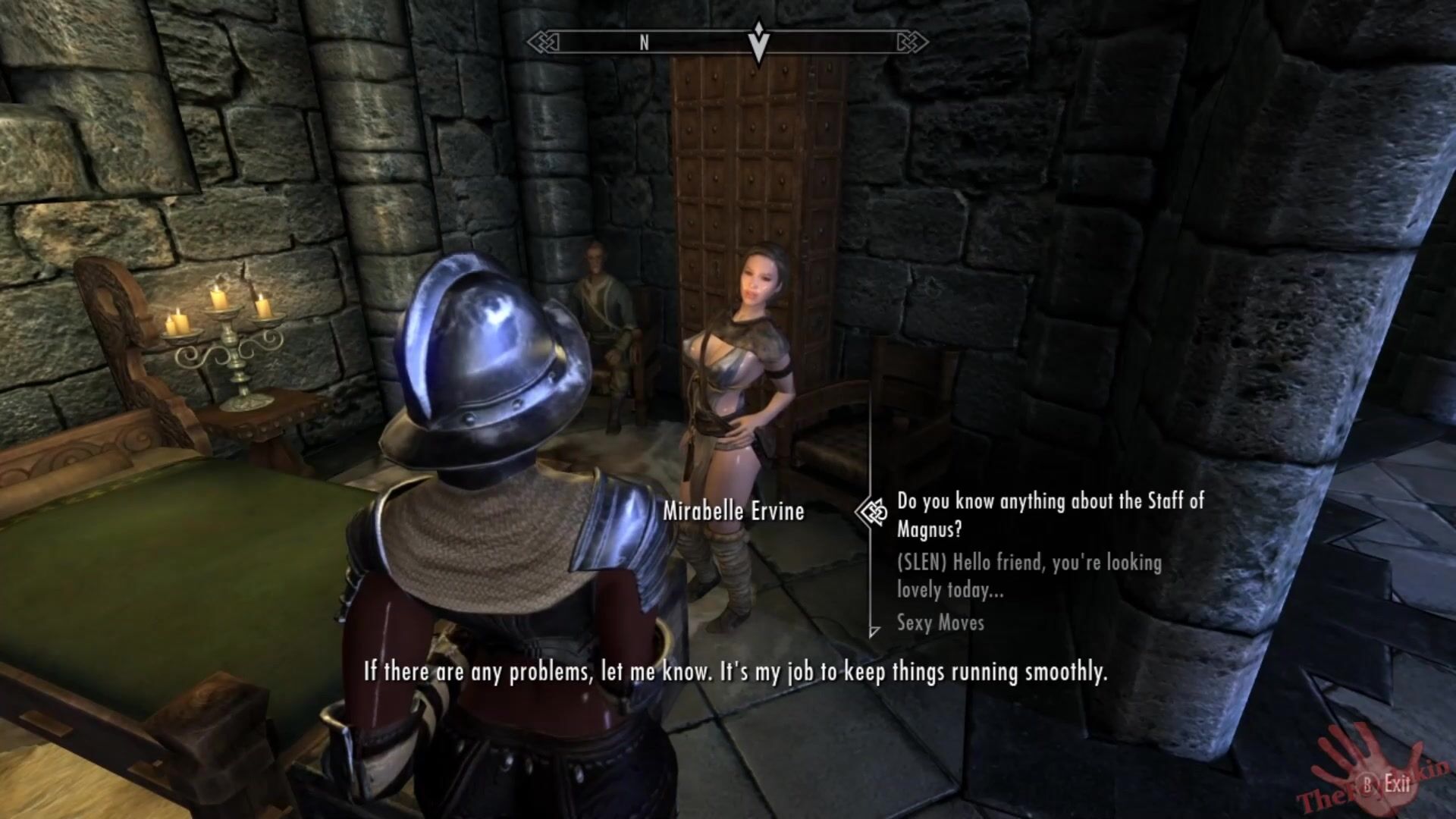1456x819 pixels.
Task: Choose the SLEN 'Hello friend' reply
Action: (x=1028, y=576)
